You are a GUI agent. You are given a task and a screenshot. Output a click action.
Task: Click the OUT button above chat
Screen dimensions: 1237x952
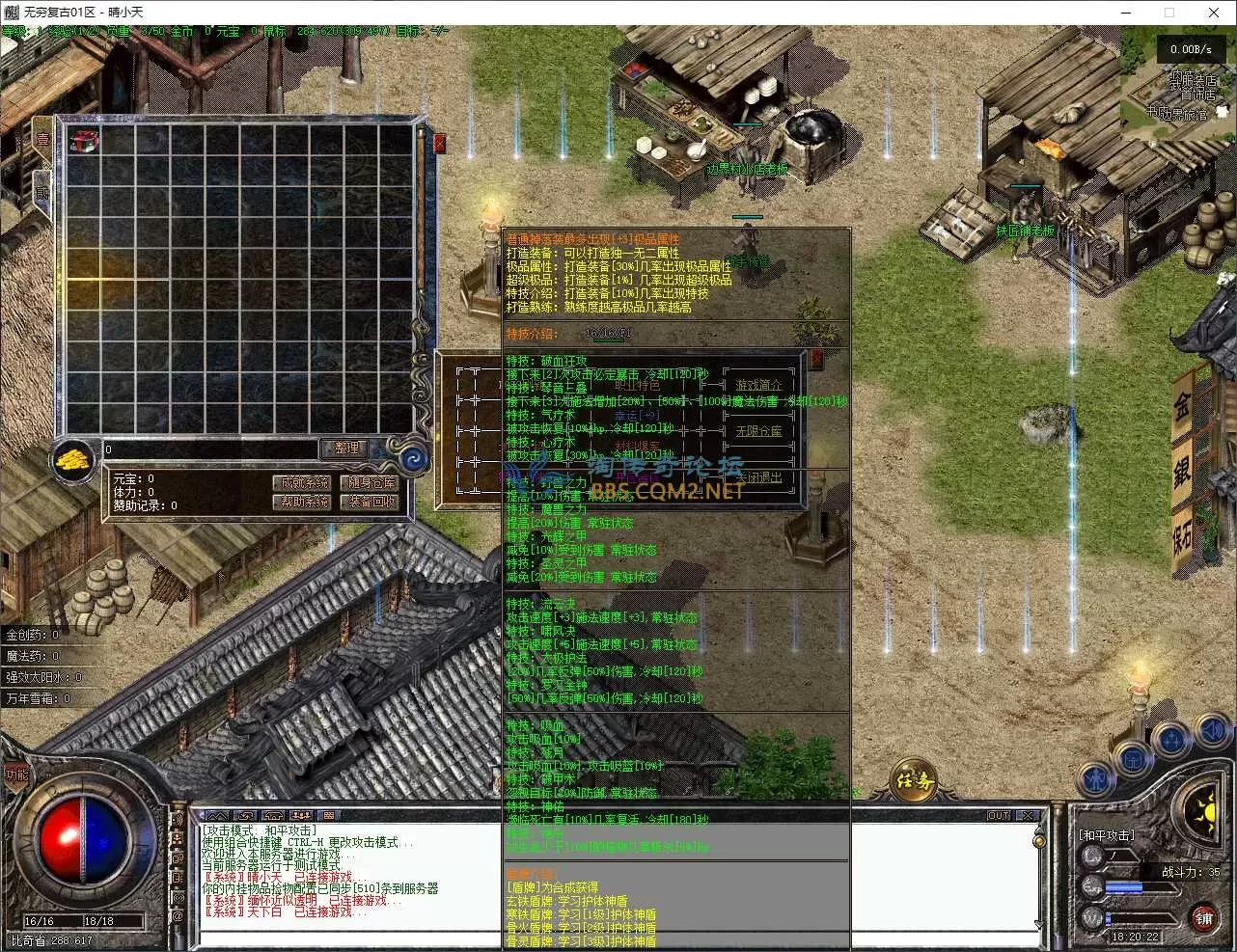click(999, 816)
